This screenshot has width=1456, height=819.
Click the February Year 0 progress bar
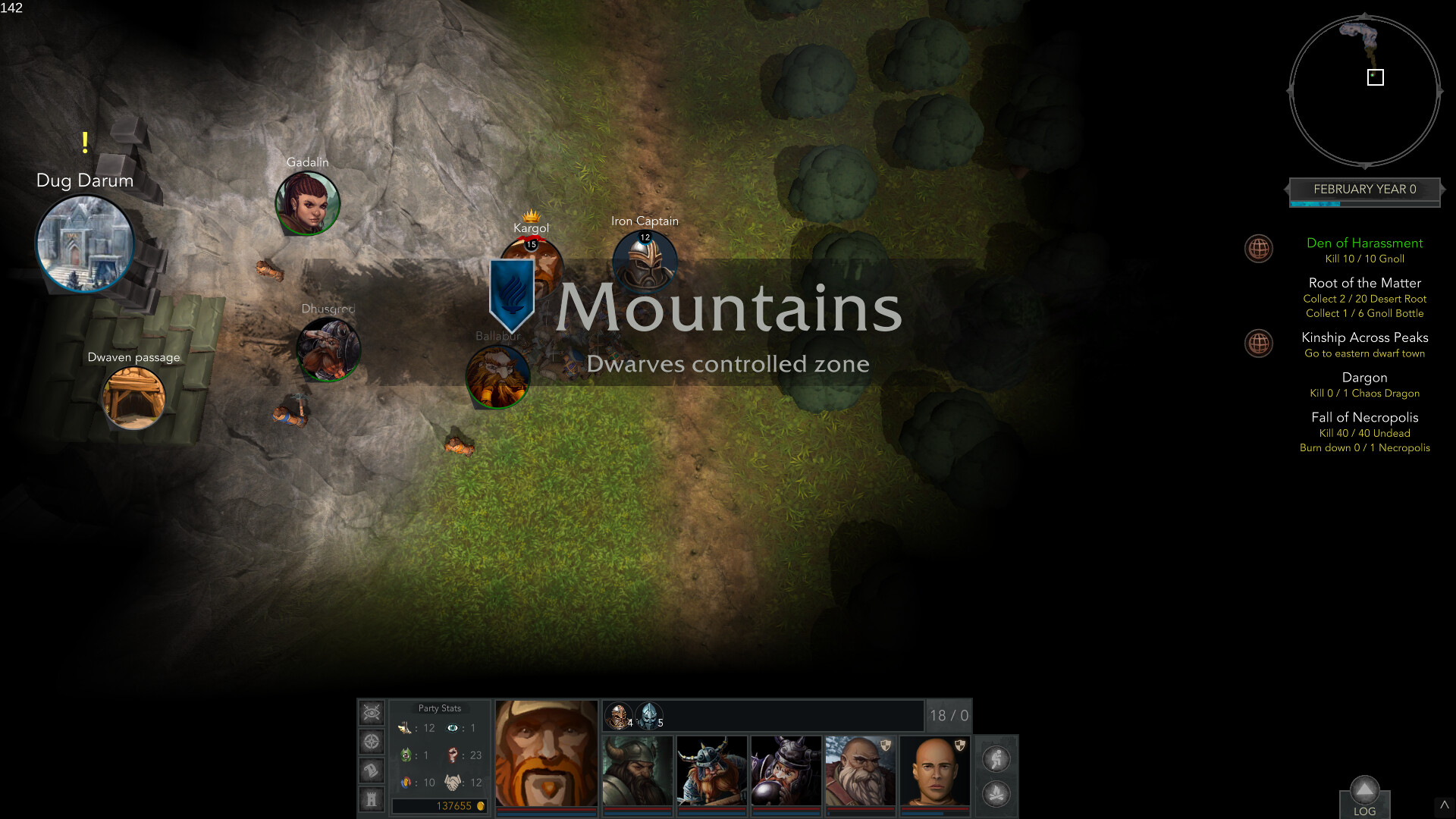click(x=1363, y=190)
